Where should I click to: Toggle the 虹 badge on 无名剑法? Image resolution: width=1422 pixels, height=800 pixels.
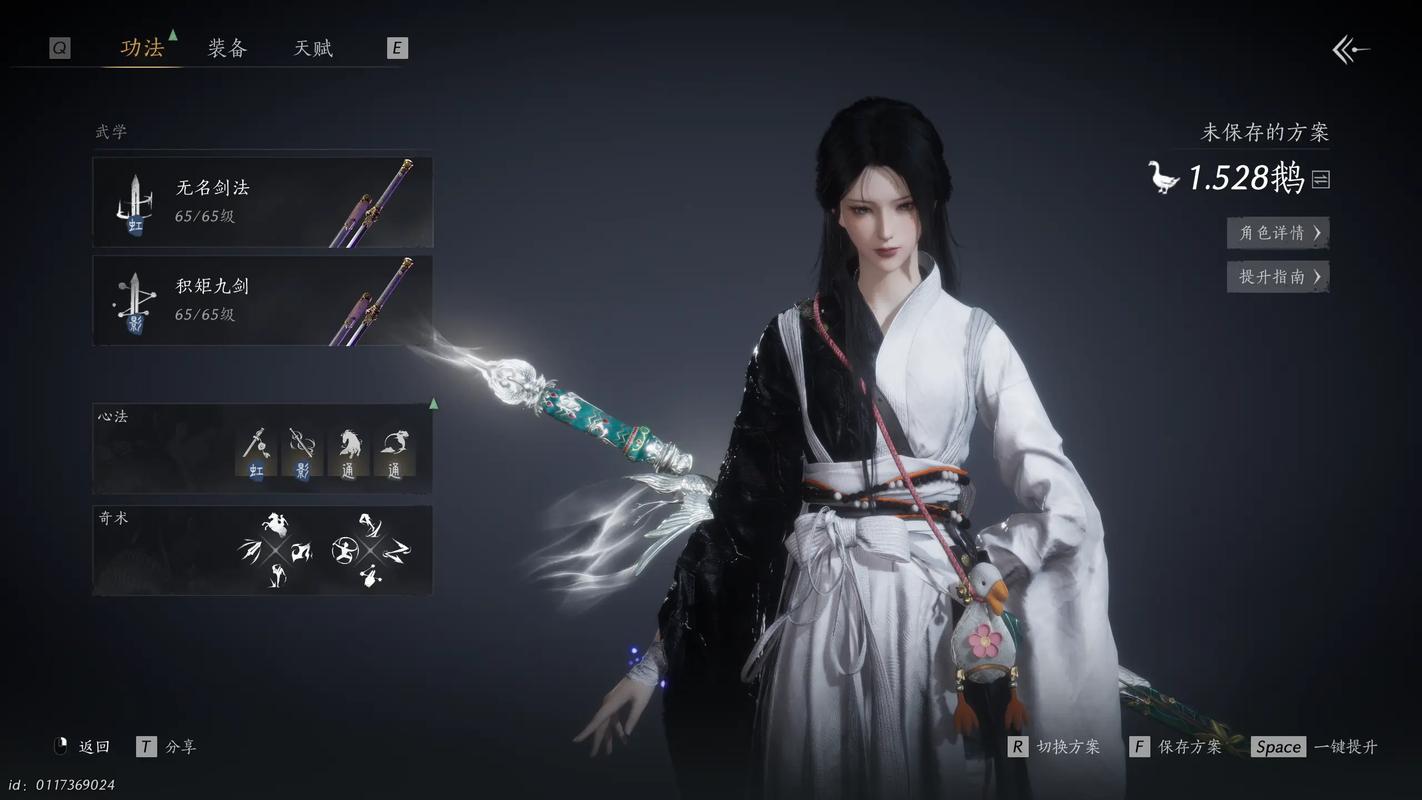[135, 227]
